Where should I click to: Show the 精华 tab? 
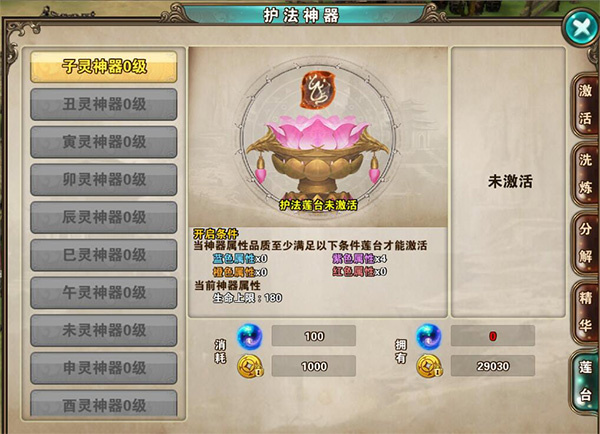[x=585, y=310]
